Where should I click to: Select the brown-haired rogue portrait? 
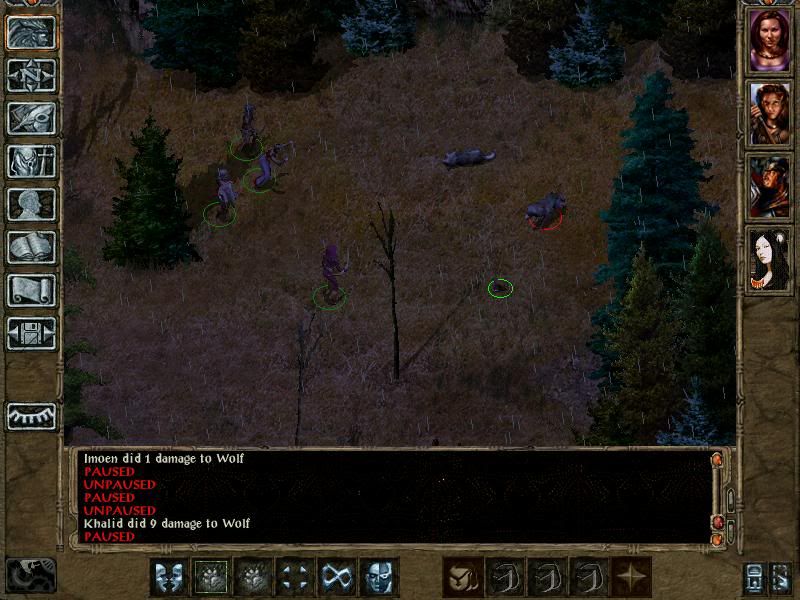pyautogui.click(x=767, y=112)
